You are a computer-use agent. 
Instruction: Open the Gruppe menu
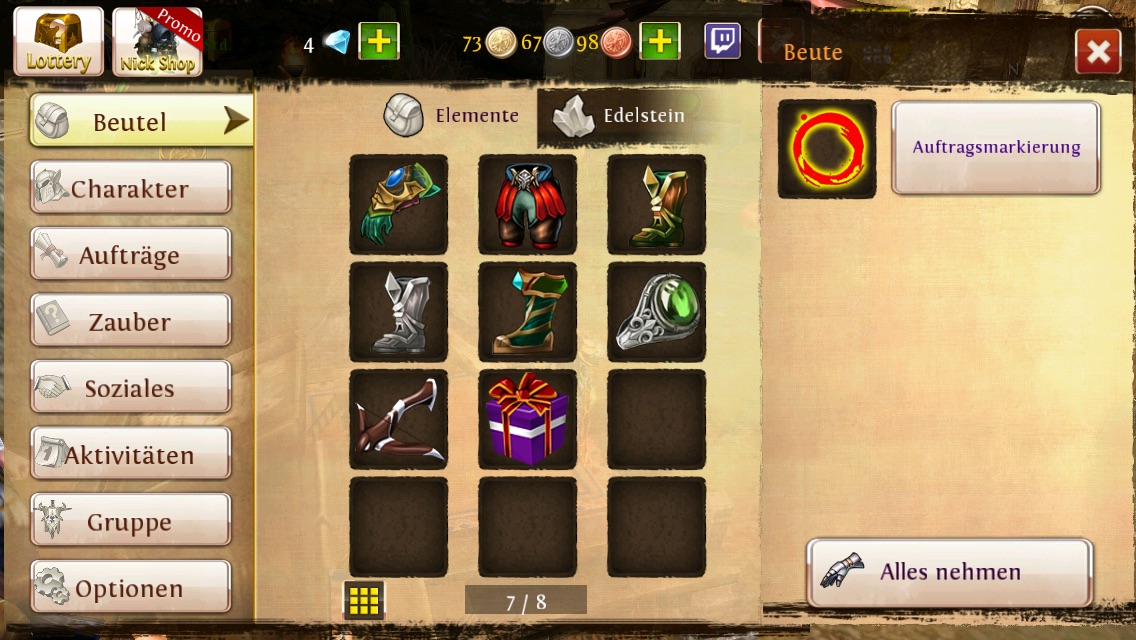point(130,521)
